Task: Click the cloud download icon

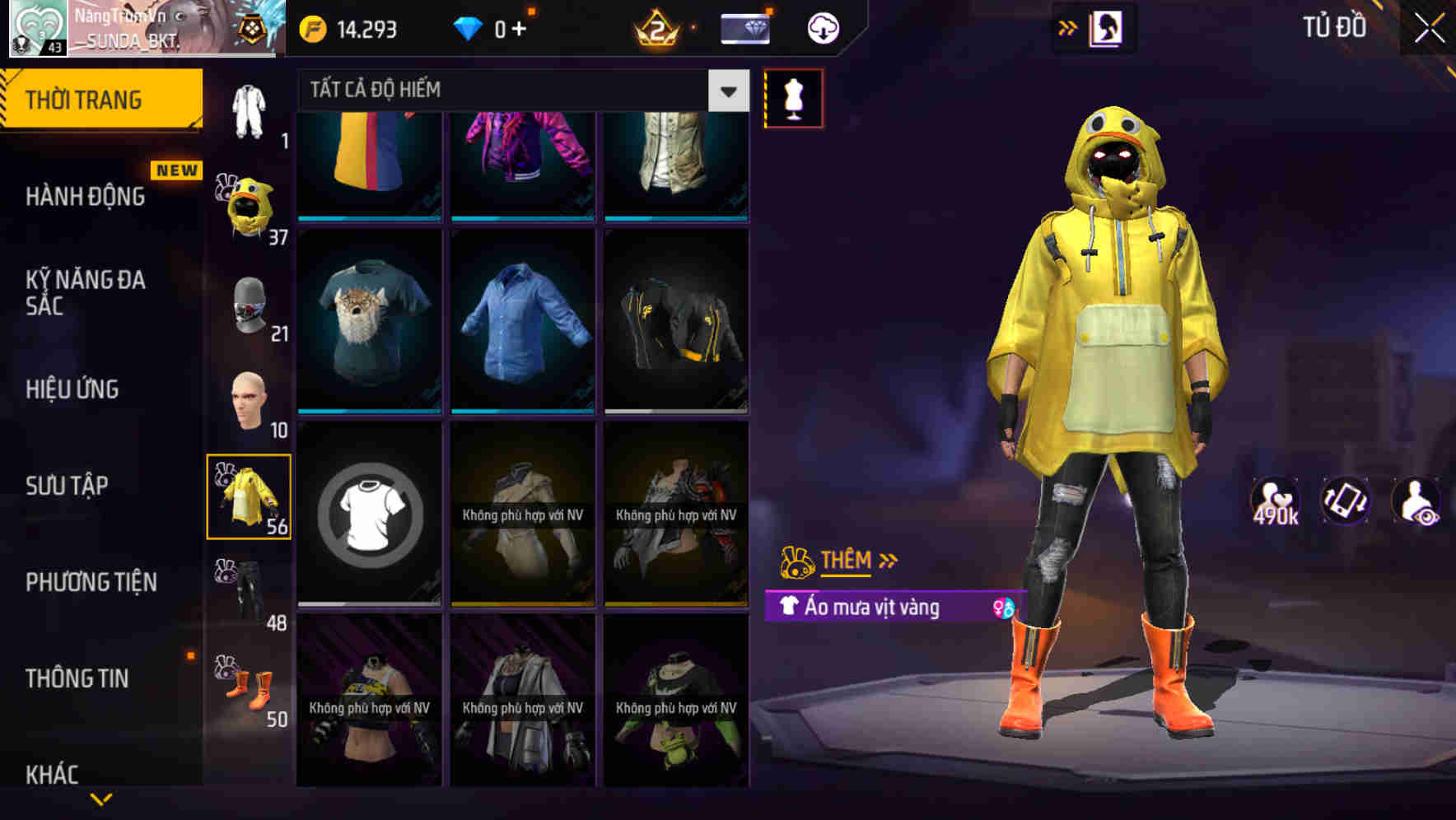Action: pyautogui.click(x=821, y=26)
